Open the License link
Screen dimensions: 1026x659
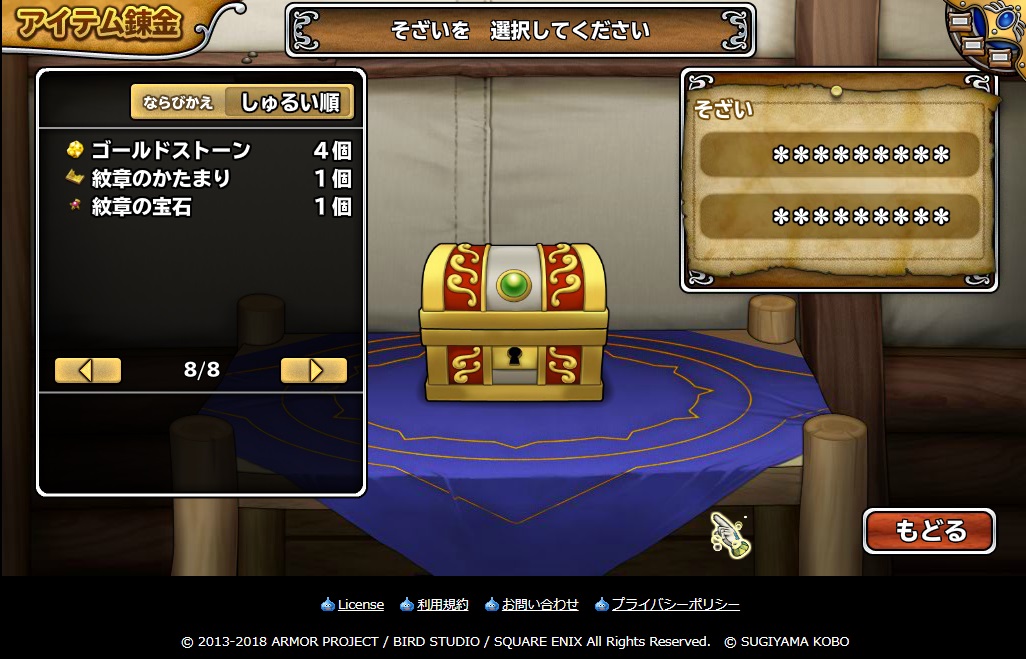click(x=360, y=604)
